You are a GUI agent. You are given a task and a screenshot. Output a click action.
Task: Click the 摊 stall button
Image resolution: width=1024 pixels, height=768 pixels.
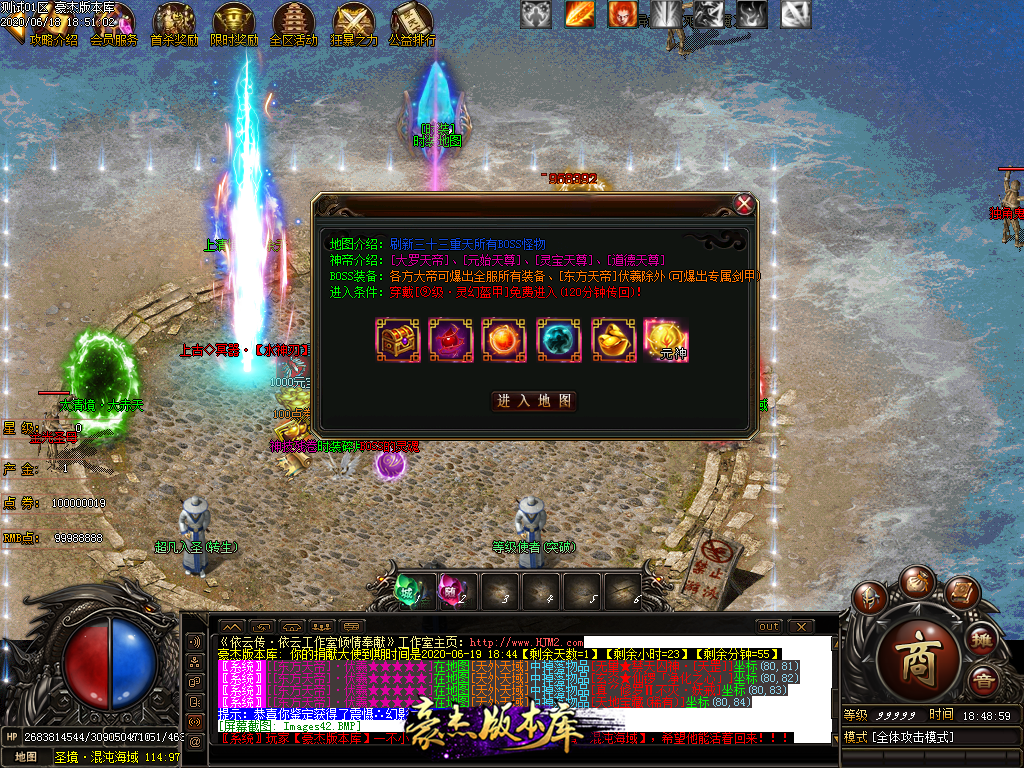pyautogui.click(x=982, y=641)
